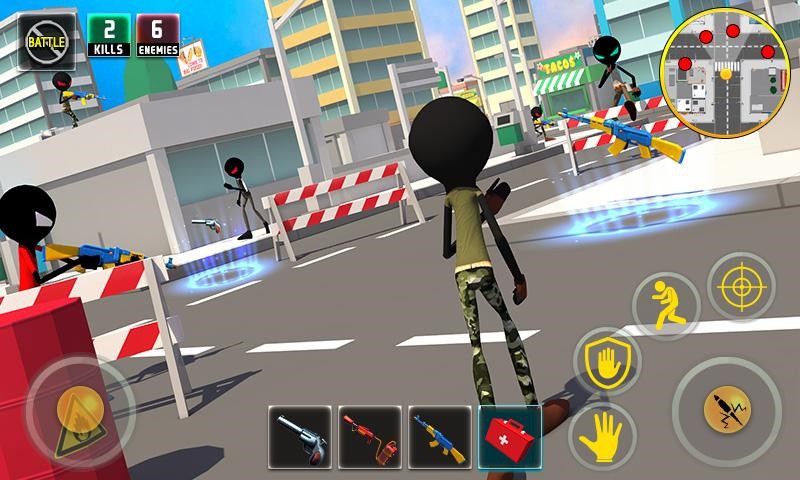Tap the Battle button
The width and height of the screenshot is (800, 480).
click(x=46, y=40)
